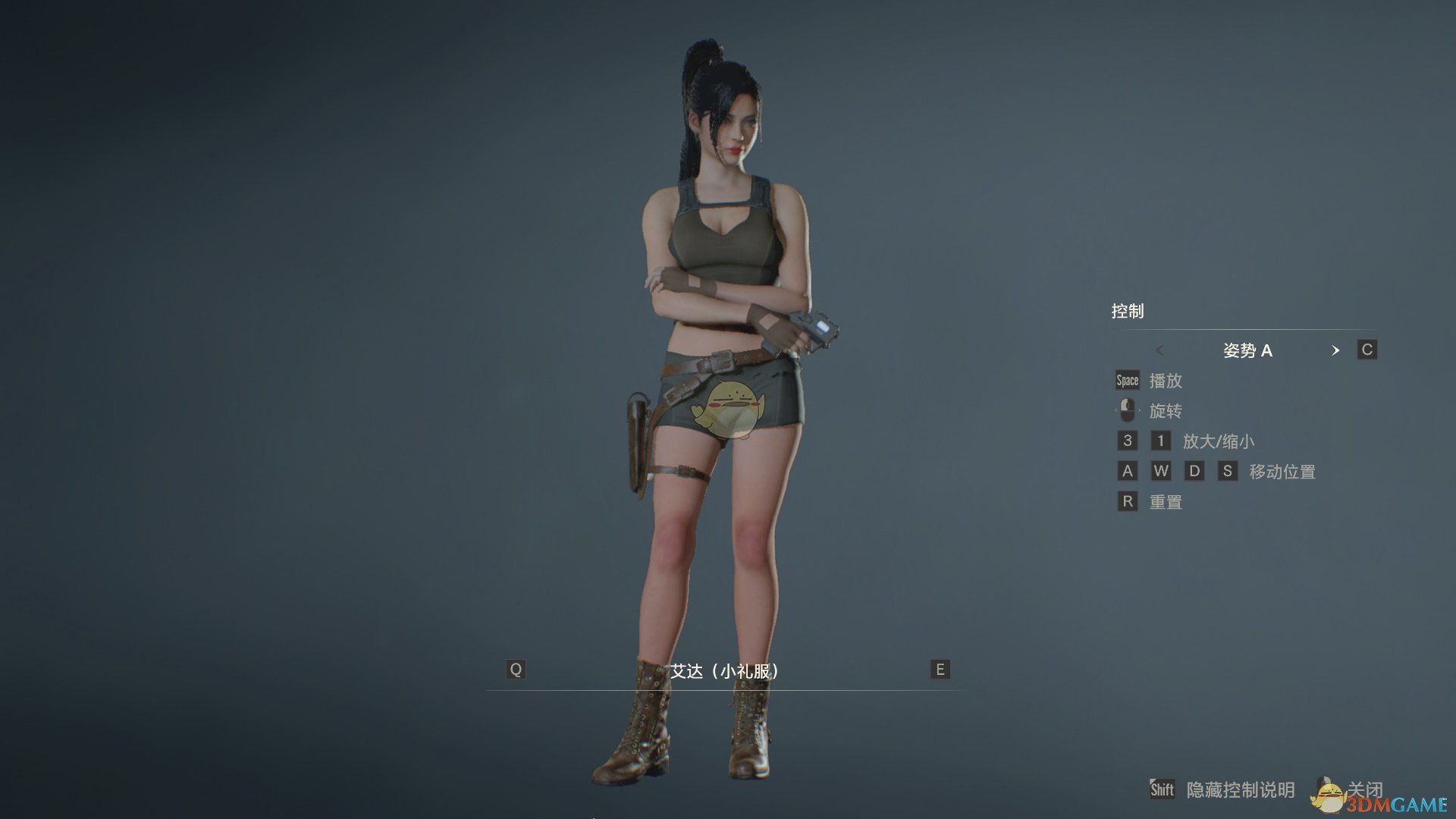Click the Q key to switch previous character
Screen dimensions: 1456x819
[x=516, y=670]
